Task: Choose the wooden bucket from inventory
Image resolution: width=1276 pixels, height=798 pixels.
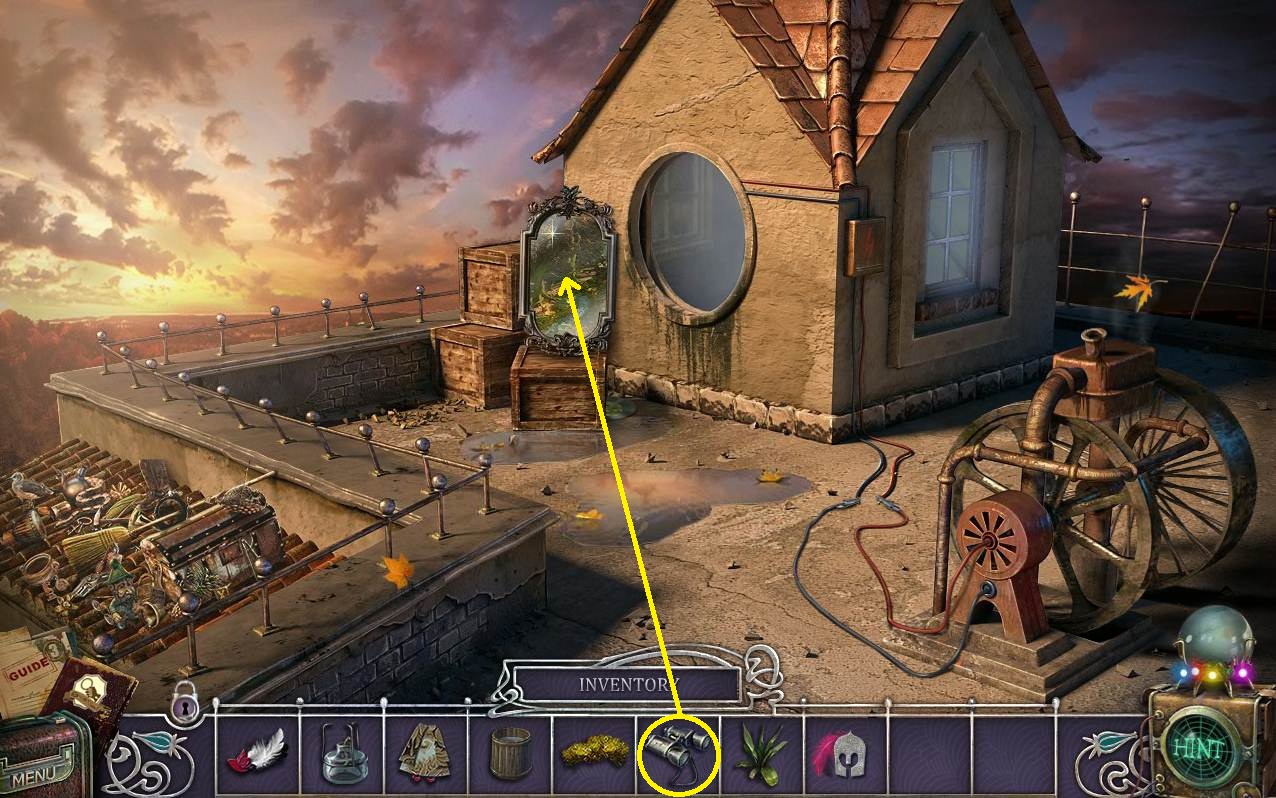Action: pos(510,754)
